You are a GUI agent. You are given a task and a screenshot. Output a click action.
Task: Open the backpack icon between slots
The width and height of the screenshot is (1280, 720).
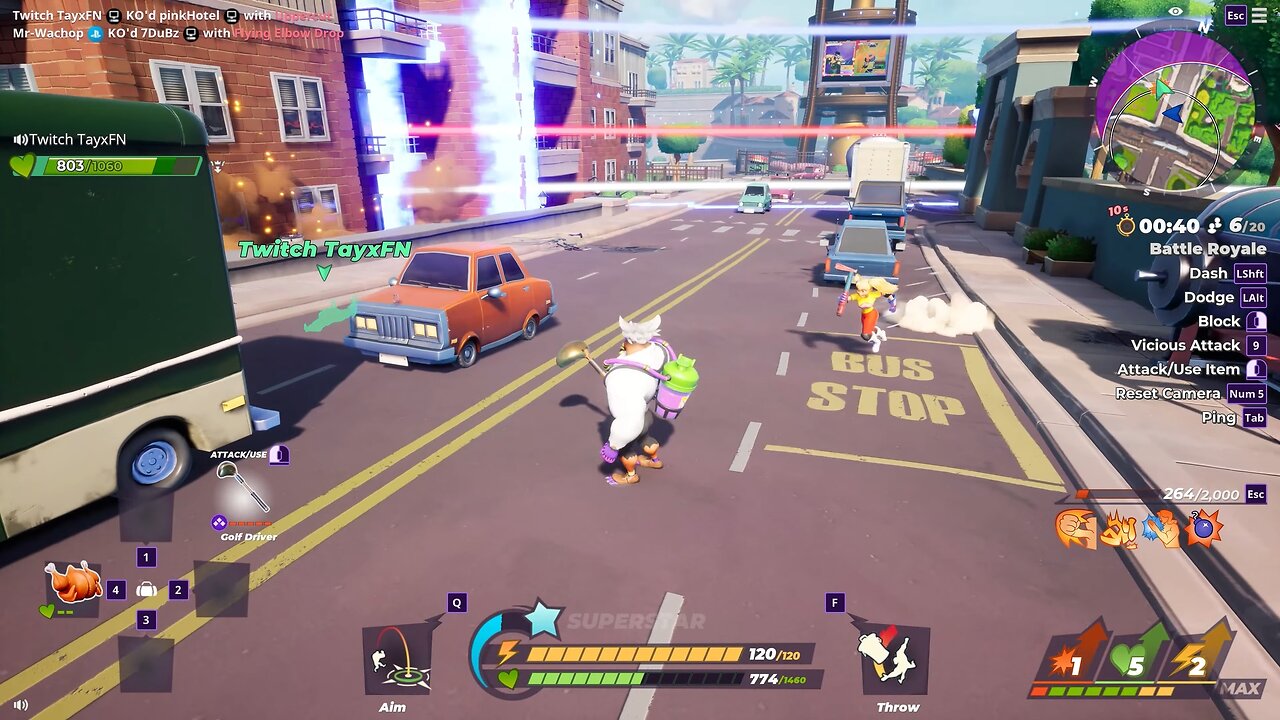tap(146, 590)
